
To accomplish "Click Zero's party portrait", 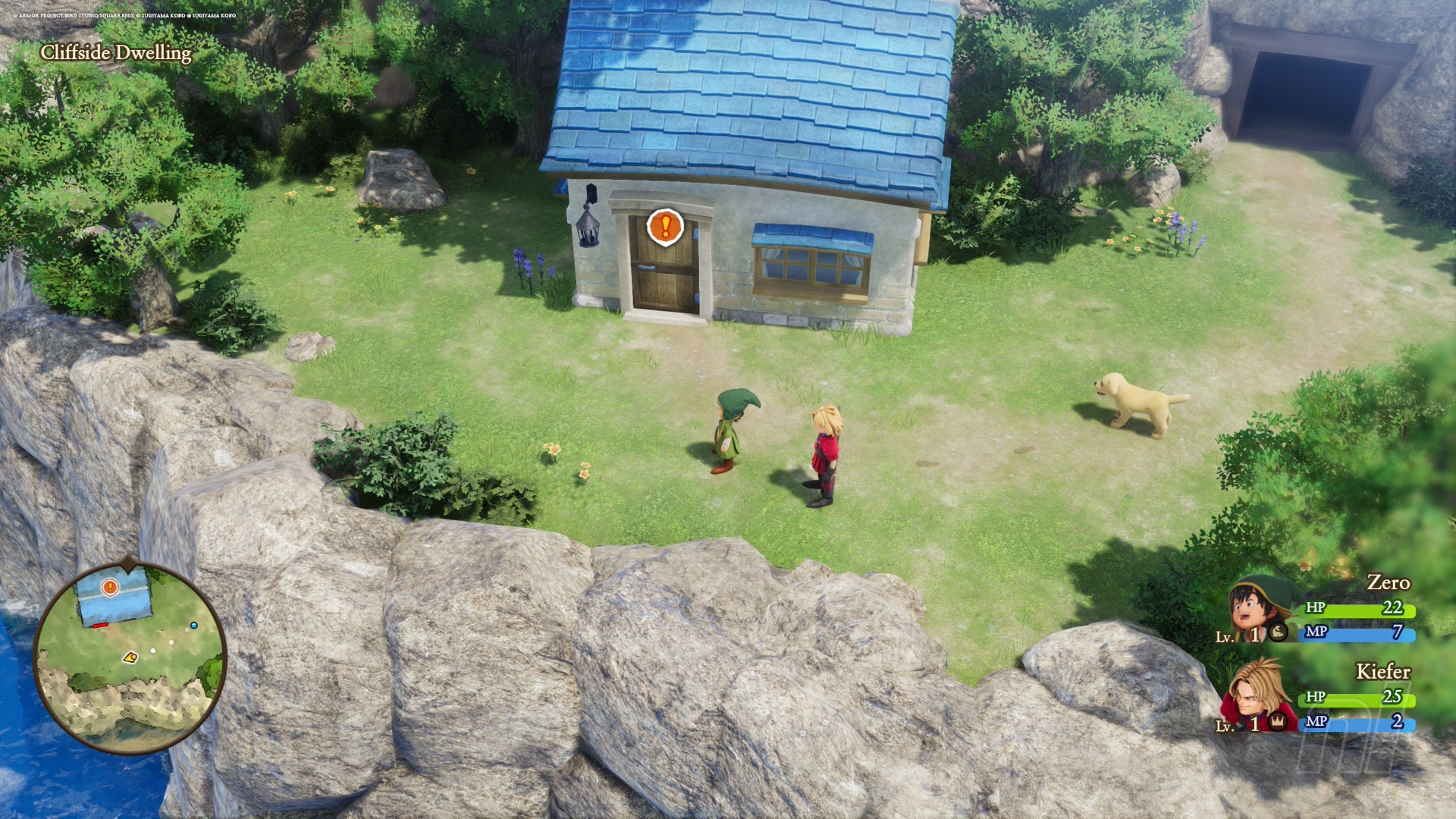I will [x=1255, y=610].
